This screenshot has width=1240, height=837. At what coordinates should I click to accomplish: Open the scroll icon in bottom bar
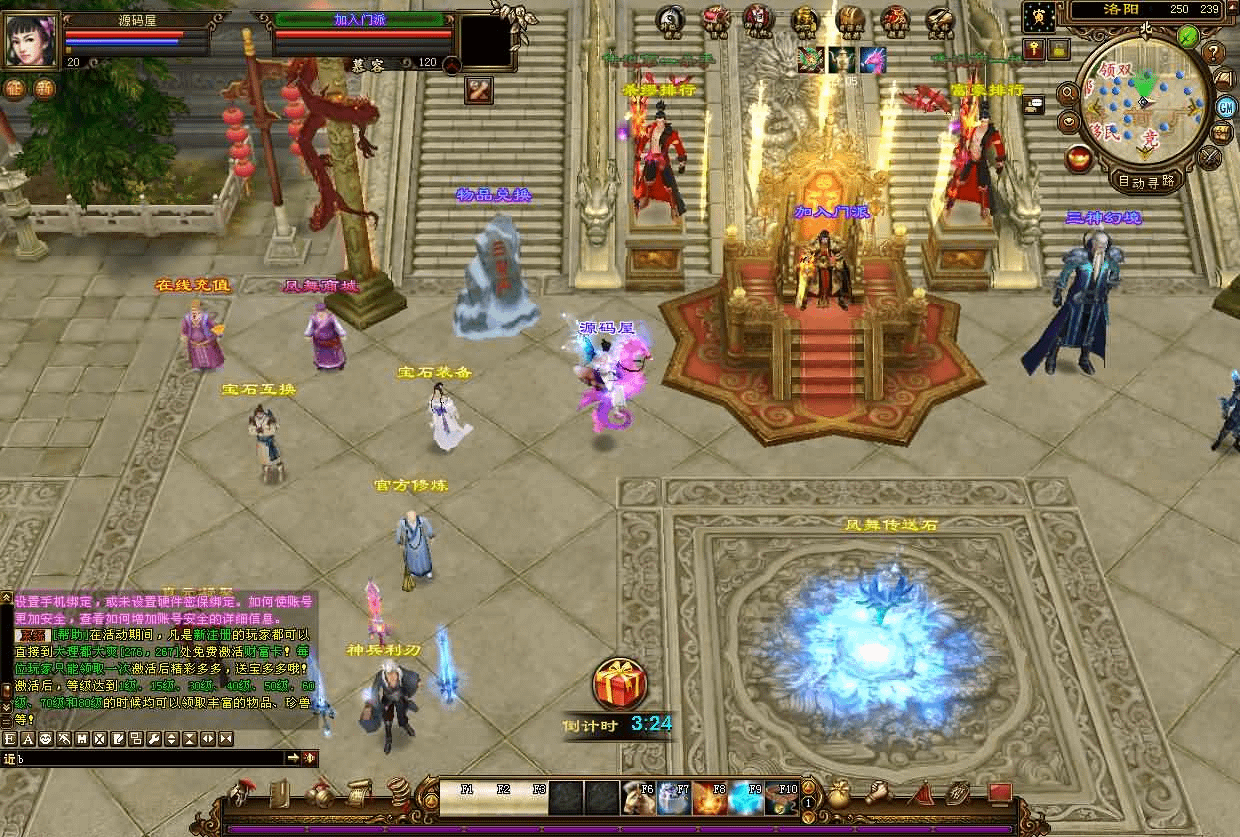point(357,795)
